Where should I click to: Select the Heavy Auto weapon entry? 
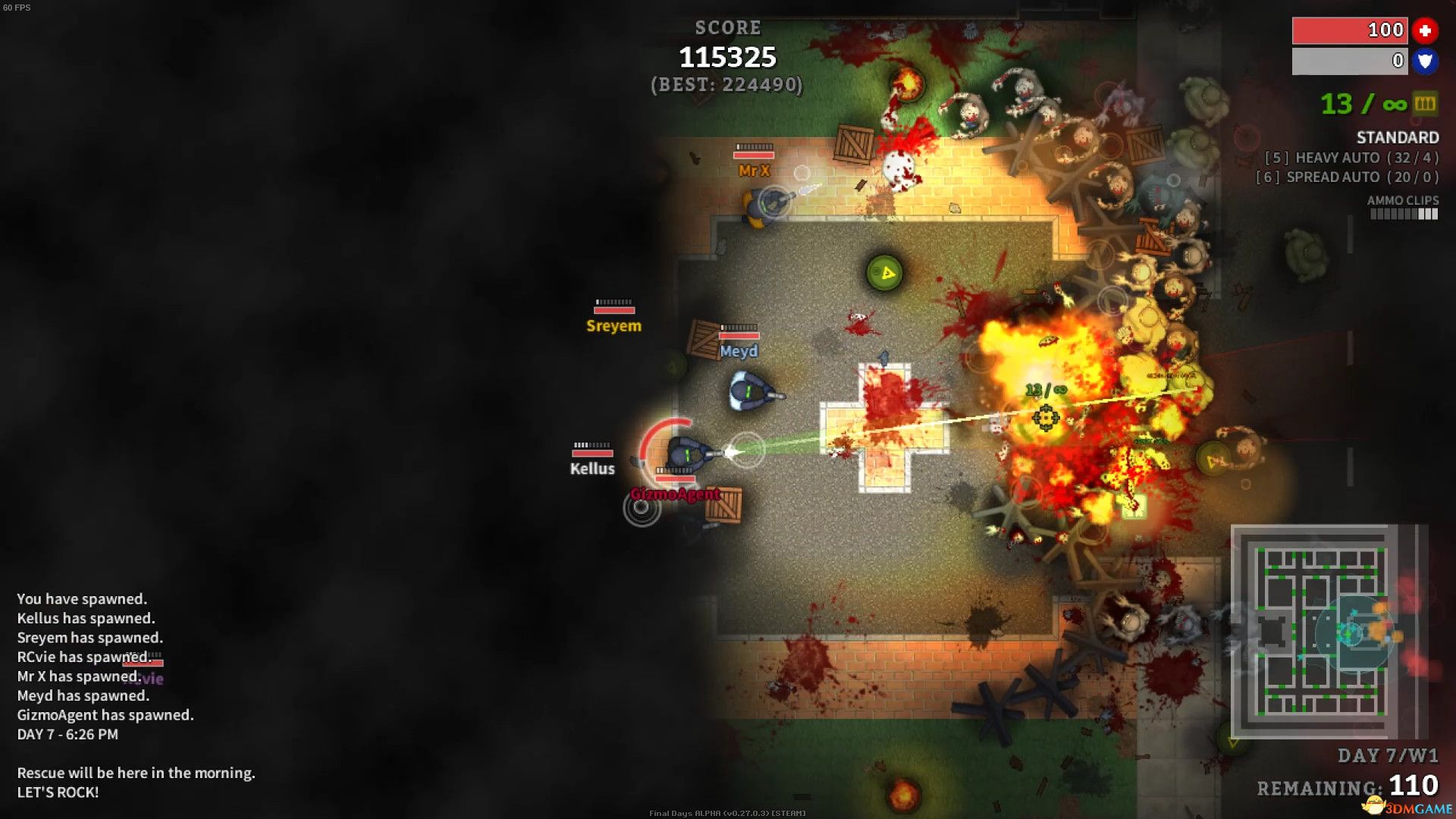coord(1351,158)
